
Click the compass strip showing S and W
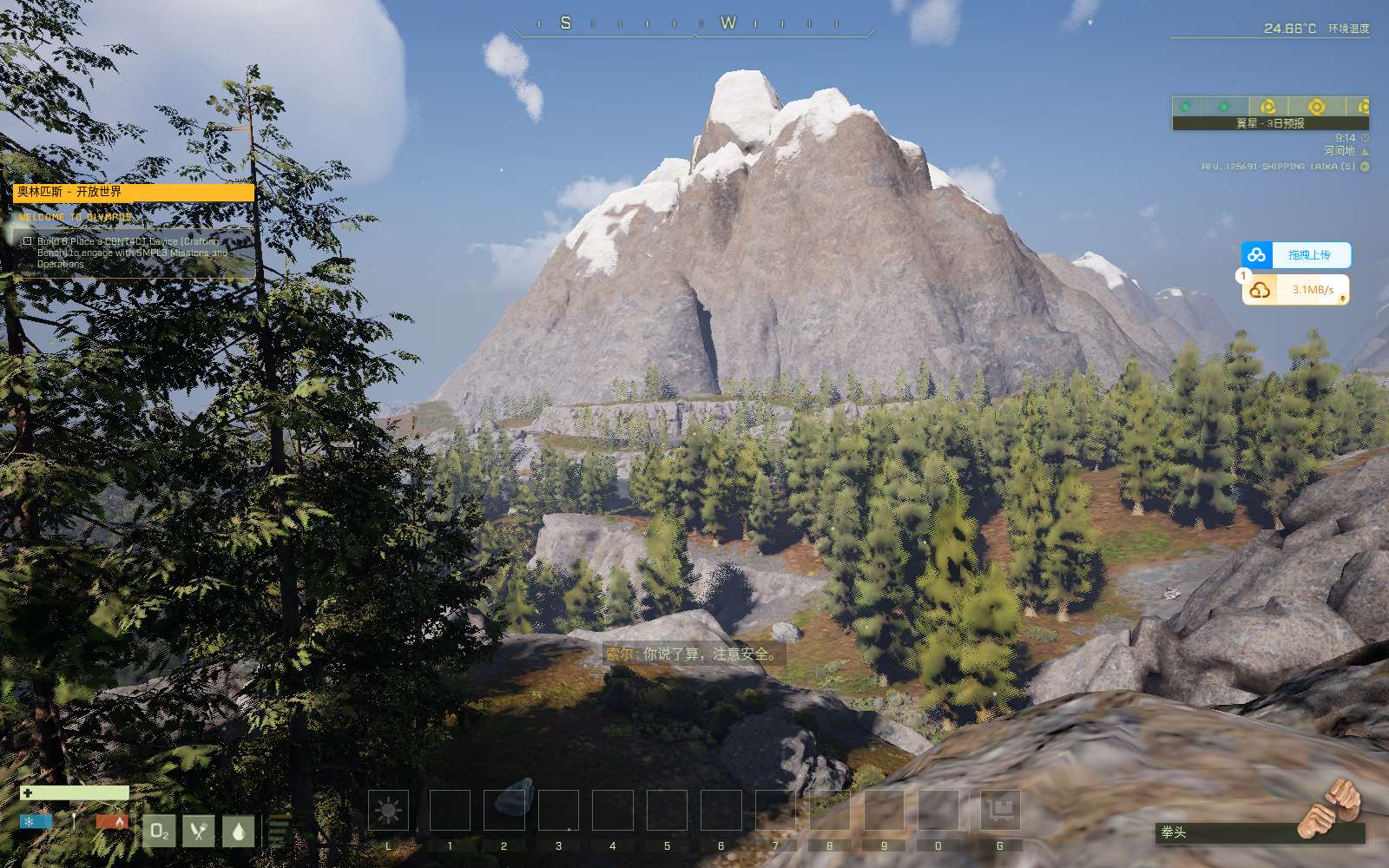click(694, 24)
